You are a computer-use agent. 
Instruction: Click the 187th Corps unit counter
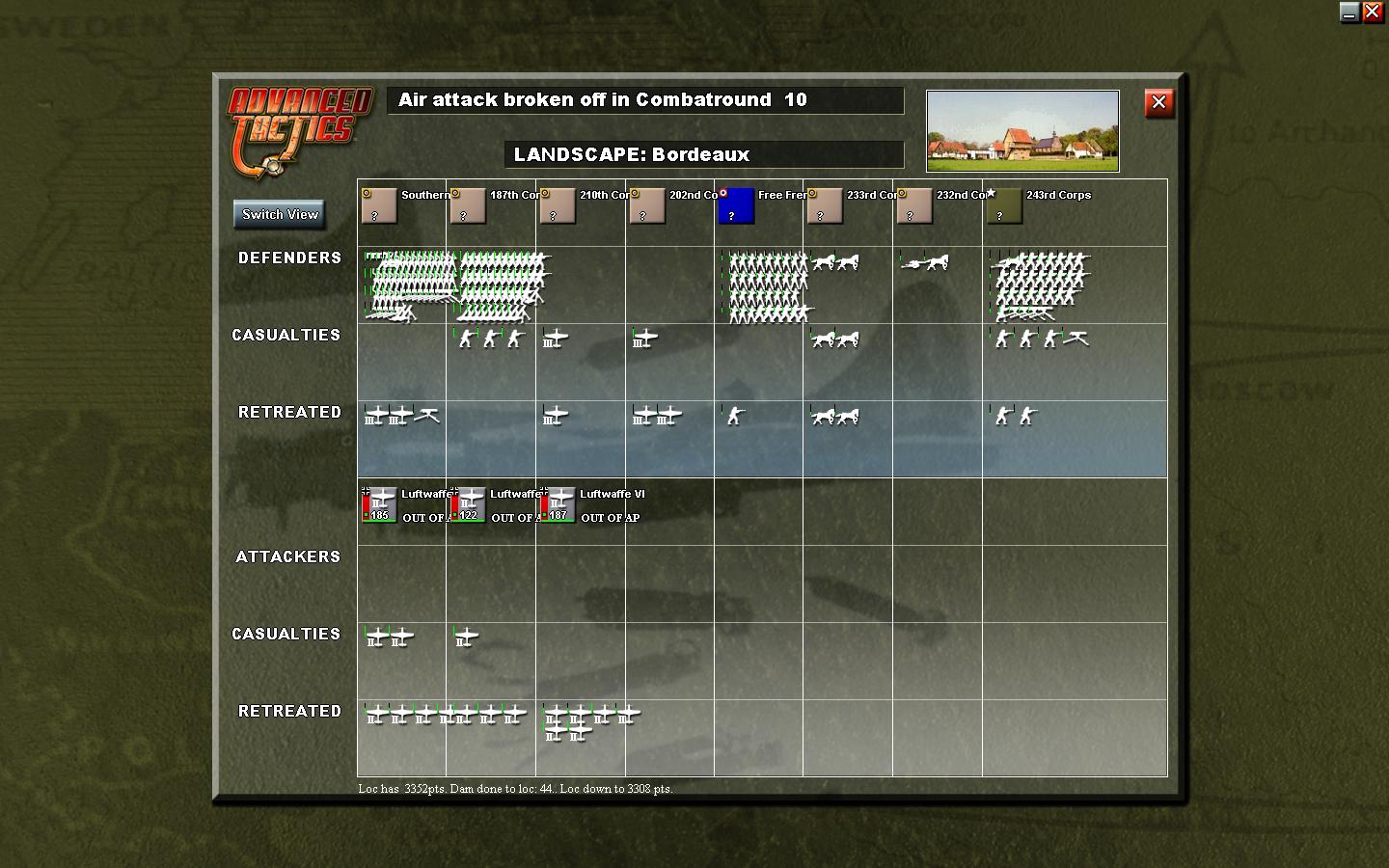pos(468,206)
